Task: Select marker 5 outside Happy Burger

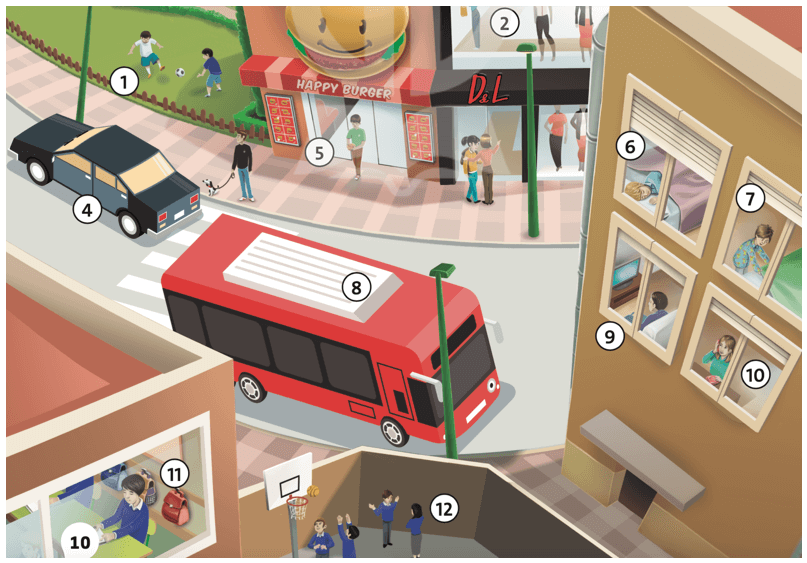Action: [x=318, y=153]
